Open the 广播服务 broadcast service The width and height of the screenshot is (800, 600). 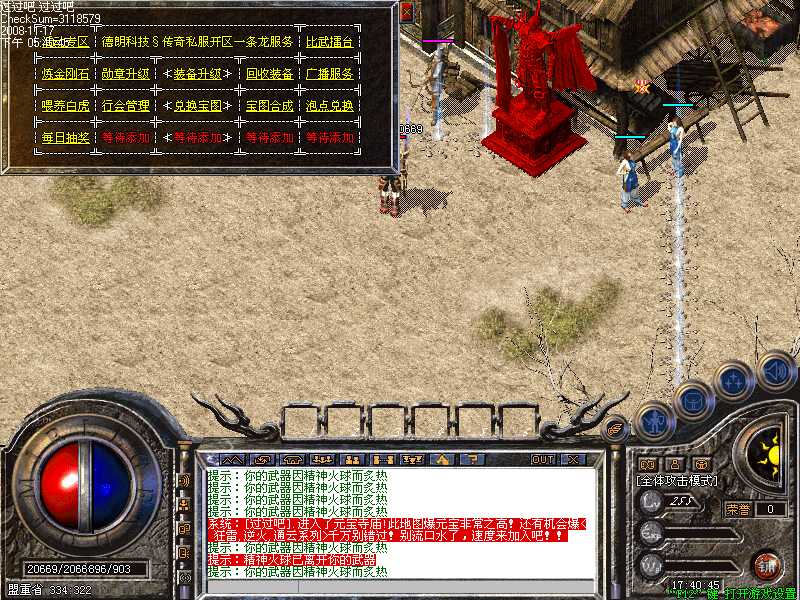pyautogui.click(x=330, y=74)
